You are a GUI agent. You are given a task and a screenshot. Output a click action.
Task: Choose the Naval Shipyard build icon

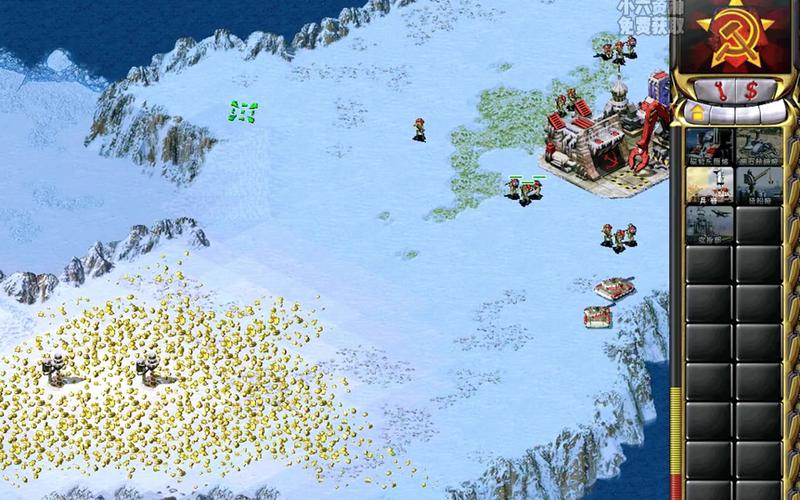(759, 185)
